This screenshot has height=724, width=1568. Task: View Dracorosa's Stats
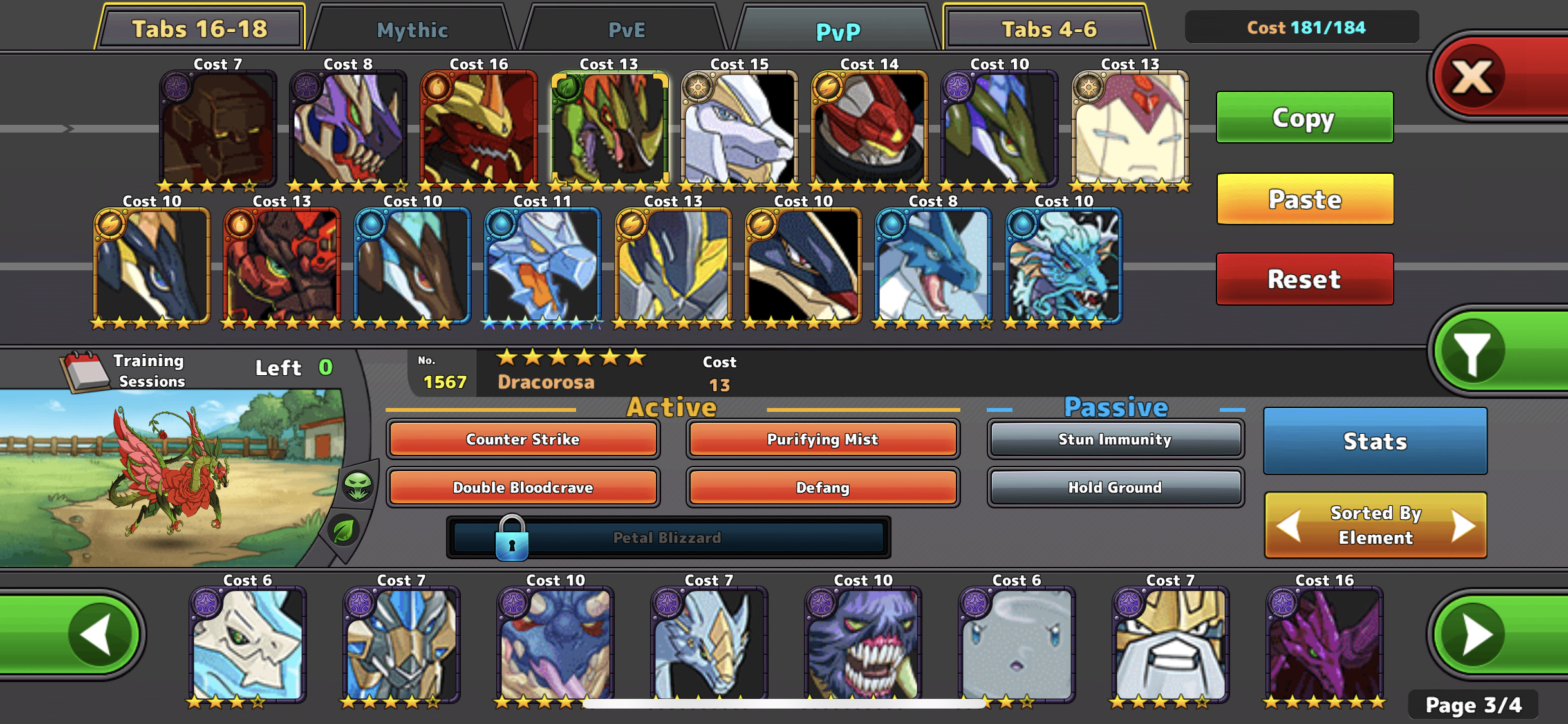[x=1375, y=441]
